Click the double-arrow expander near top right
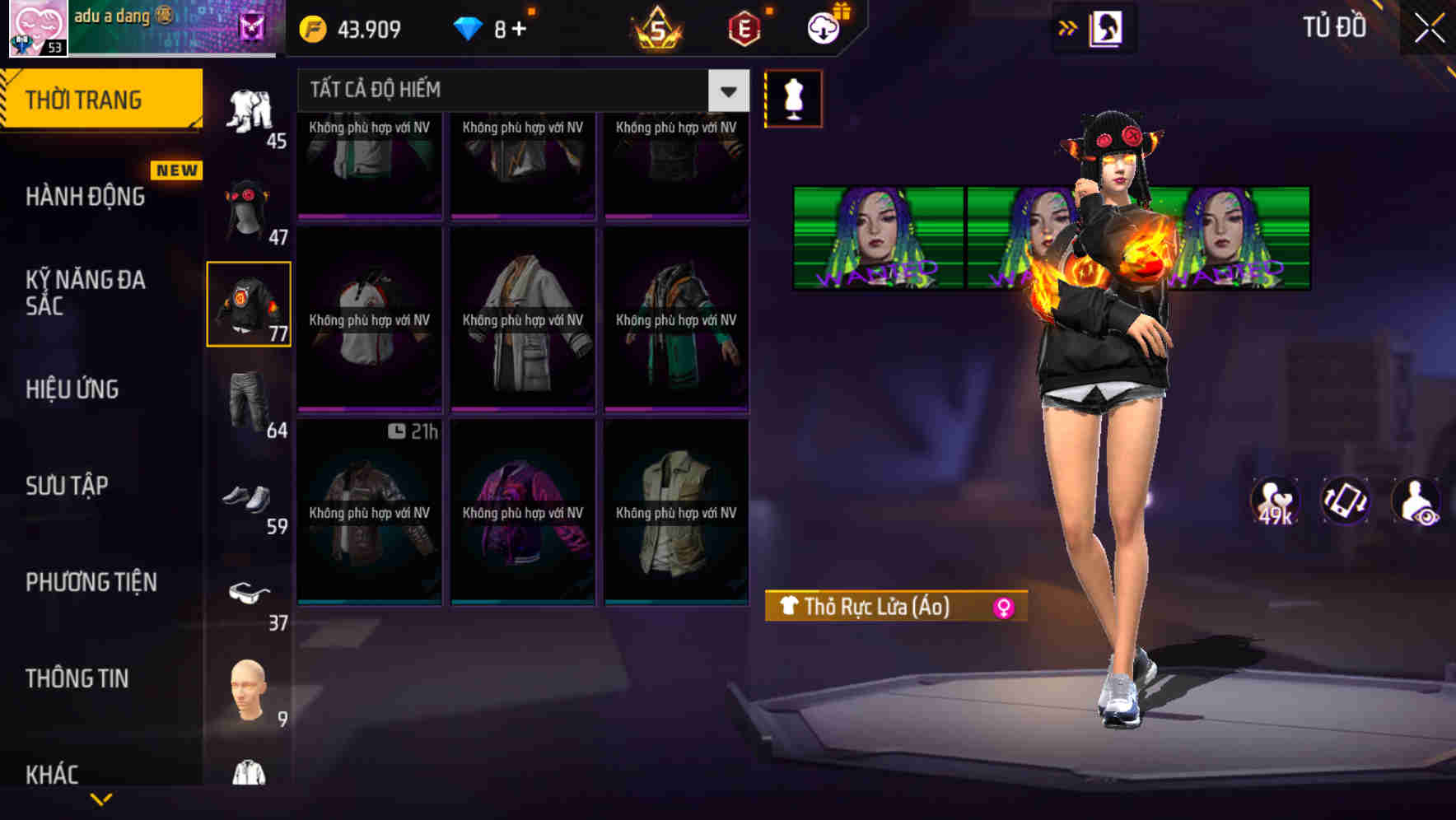This screenshot has height=820, width=1456. tap(1067, 27)
